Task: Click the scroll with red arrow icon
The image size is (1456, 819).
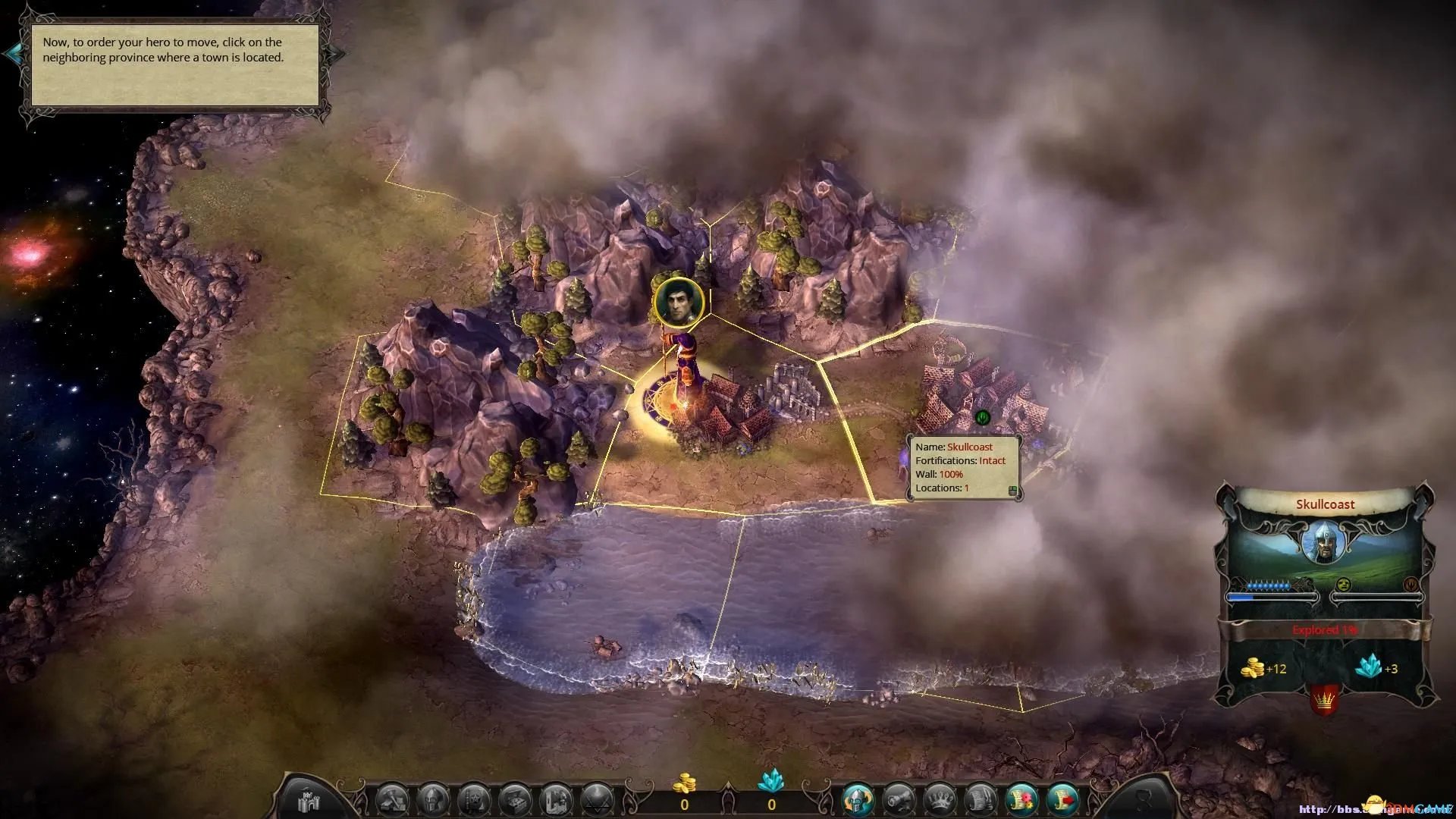Action: pos(1063,799)
